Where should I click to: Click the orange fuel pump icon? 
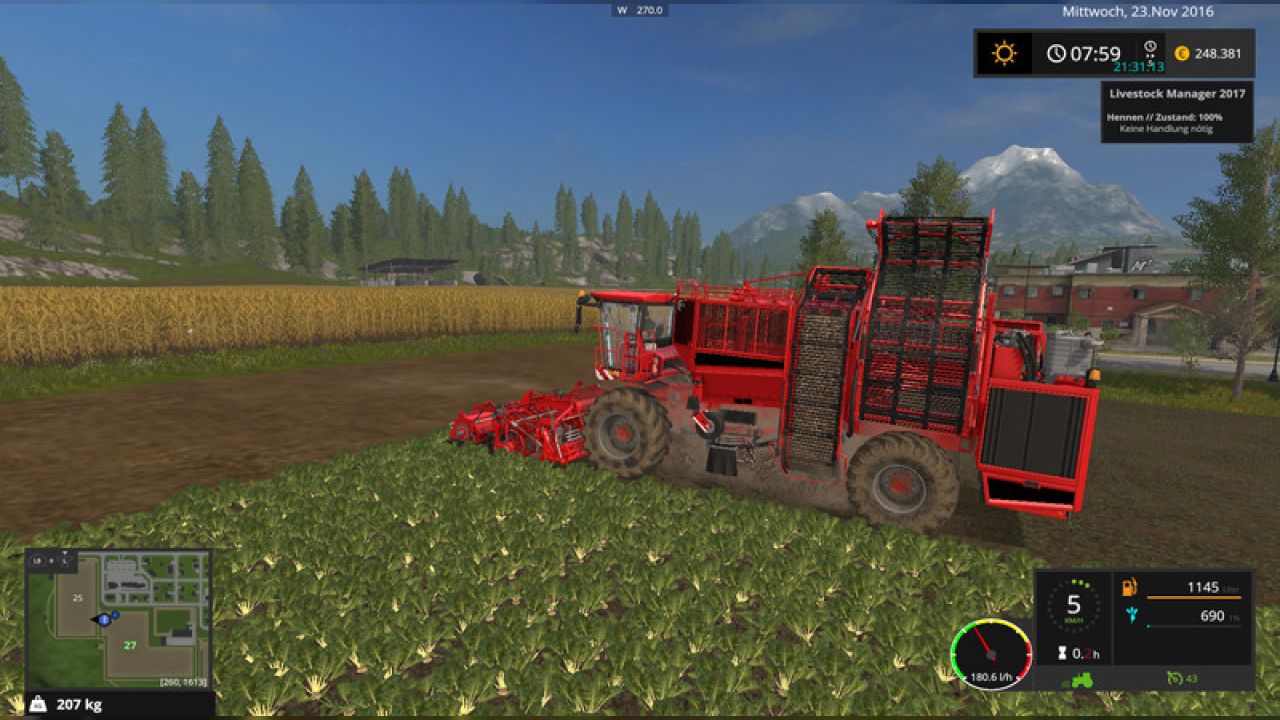coord(1131,588)
